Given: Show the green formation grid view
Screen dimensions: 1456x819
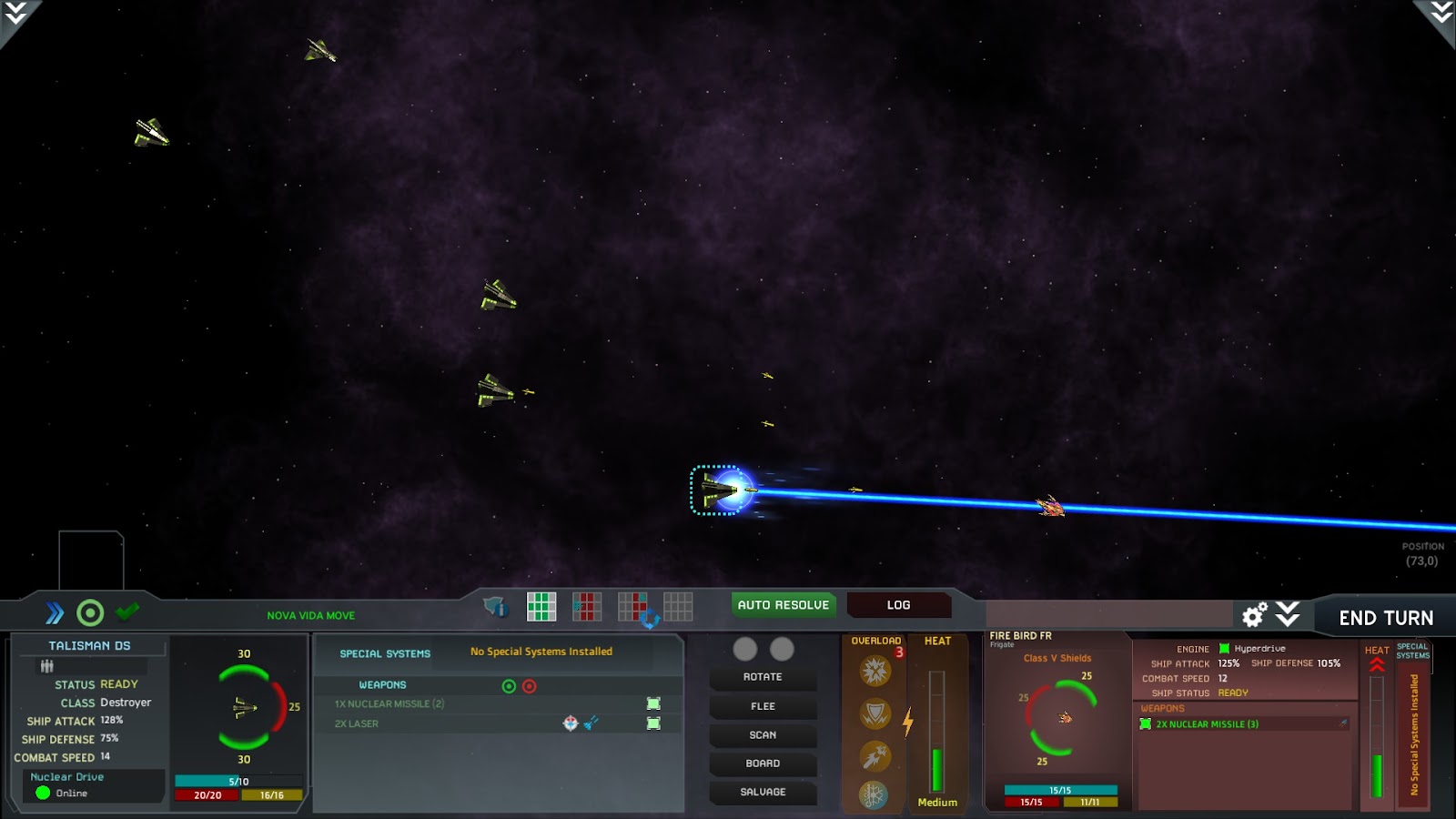Looking at the screenshot, I should point(541,606).
